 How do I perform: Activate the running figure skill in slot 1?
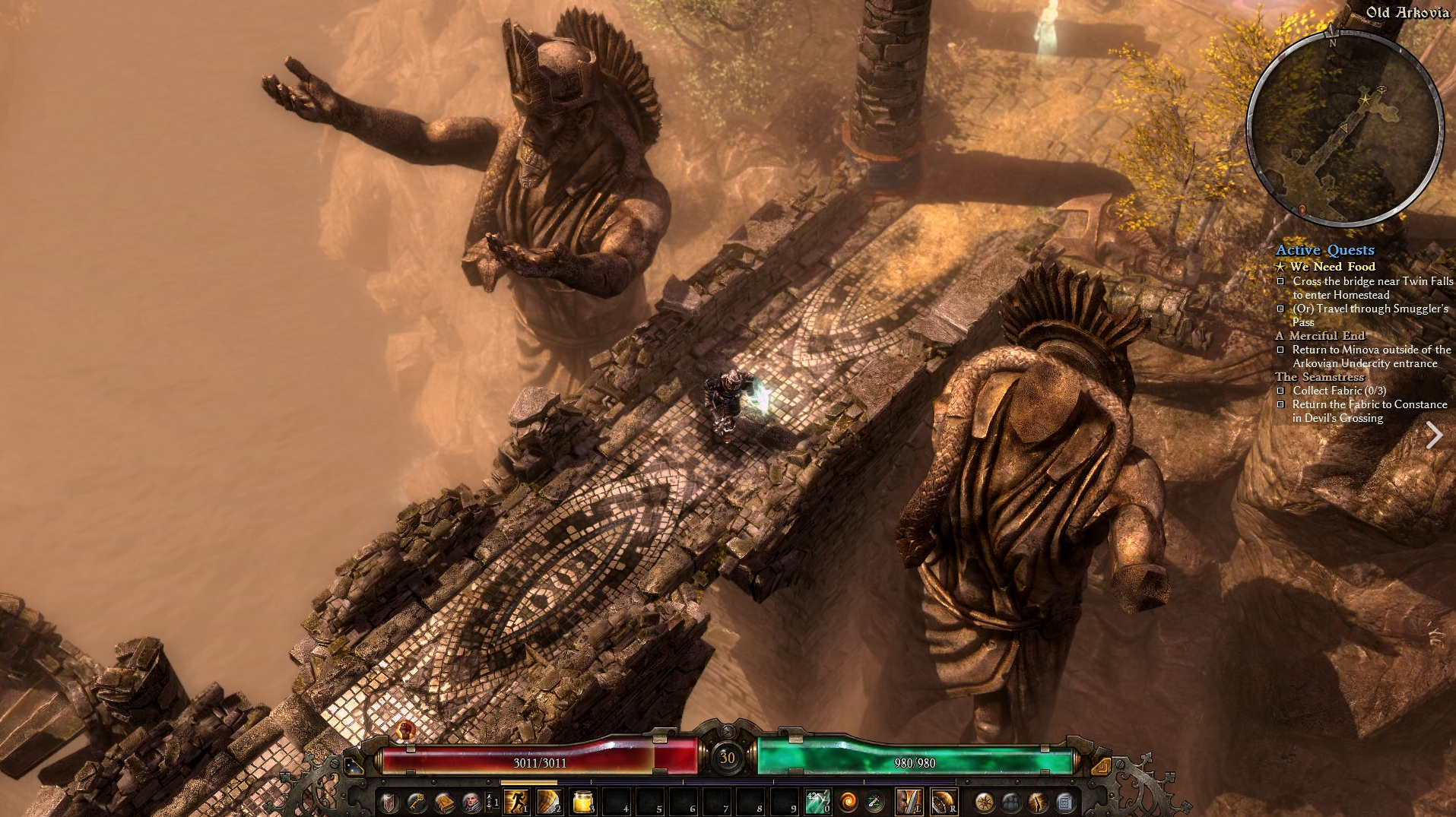coord(515,801)
